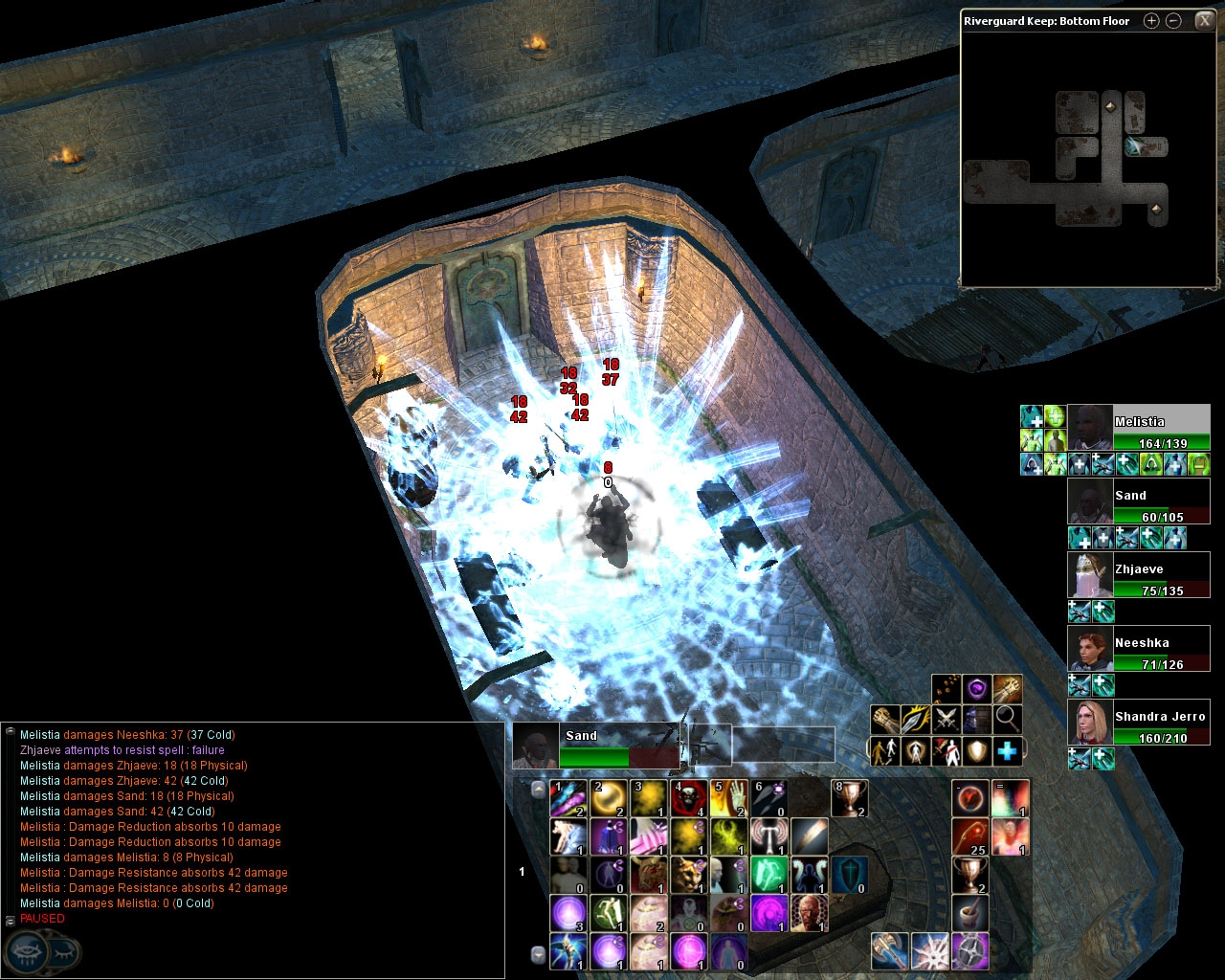Close the Riverguard Keep minimap window
Image resolution: width=1225 pixels, height=980 pixels.
[1203, 21]
